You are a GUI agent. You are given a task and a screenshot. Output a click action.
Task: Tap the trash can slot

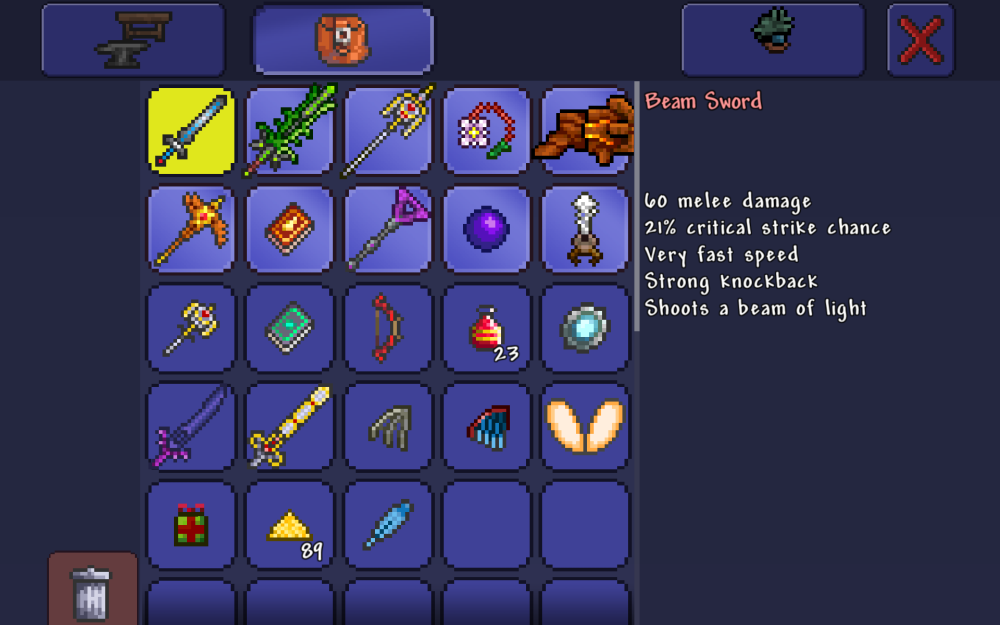(92, 590)
